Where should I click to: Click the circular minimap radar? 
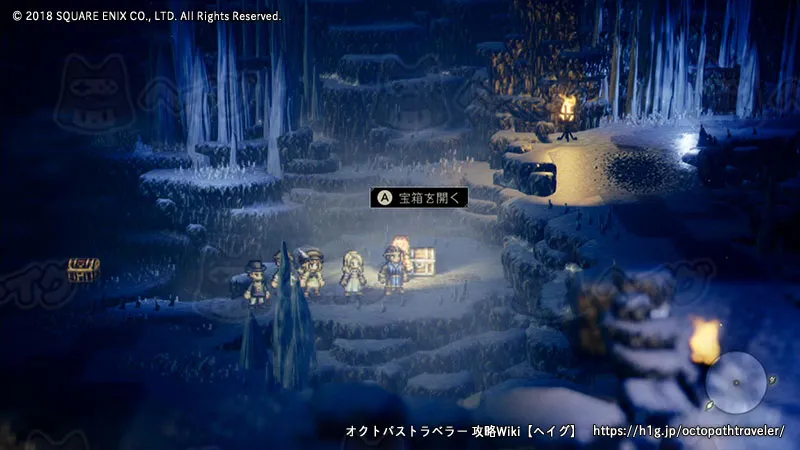[735, 382]
